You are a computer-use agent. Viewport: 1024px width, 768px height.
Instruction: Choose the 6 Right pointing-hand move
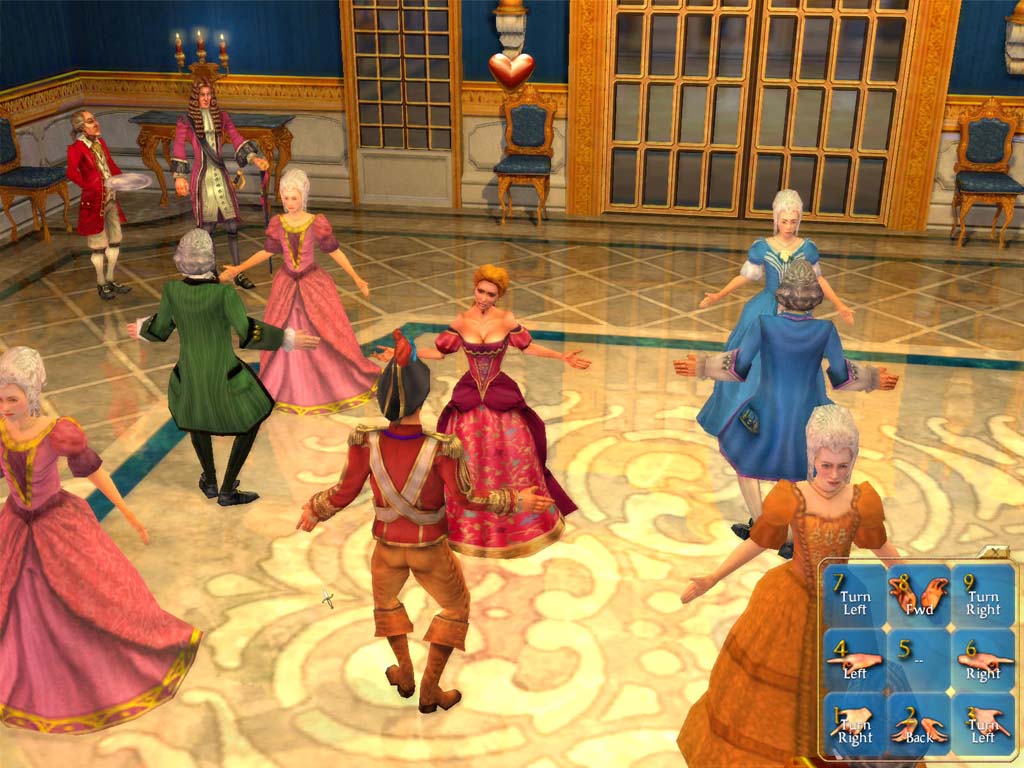[982, 660]
